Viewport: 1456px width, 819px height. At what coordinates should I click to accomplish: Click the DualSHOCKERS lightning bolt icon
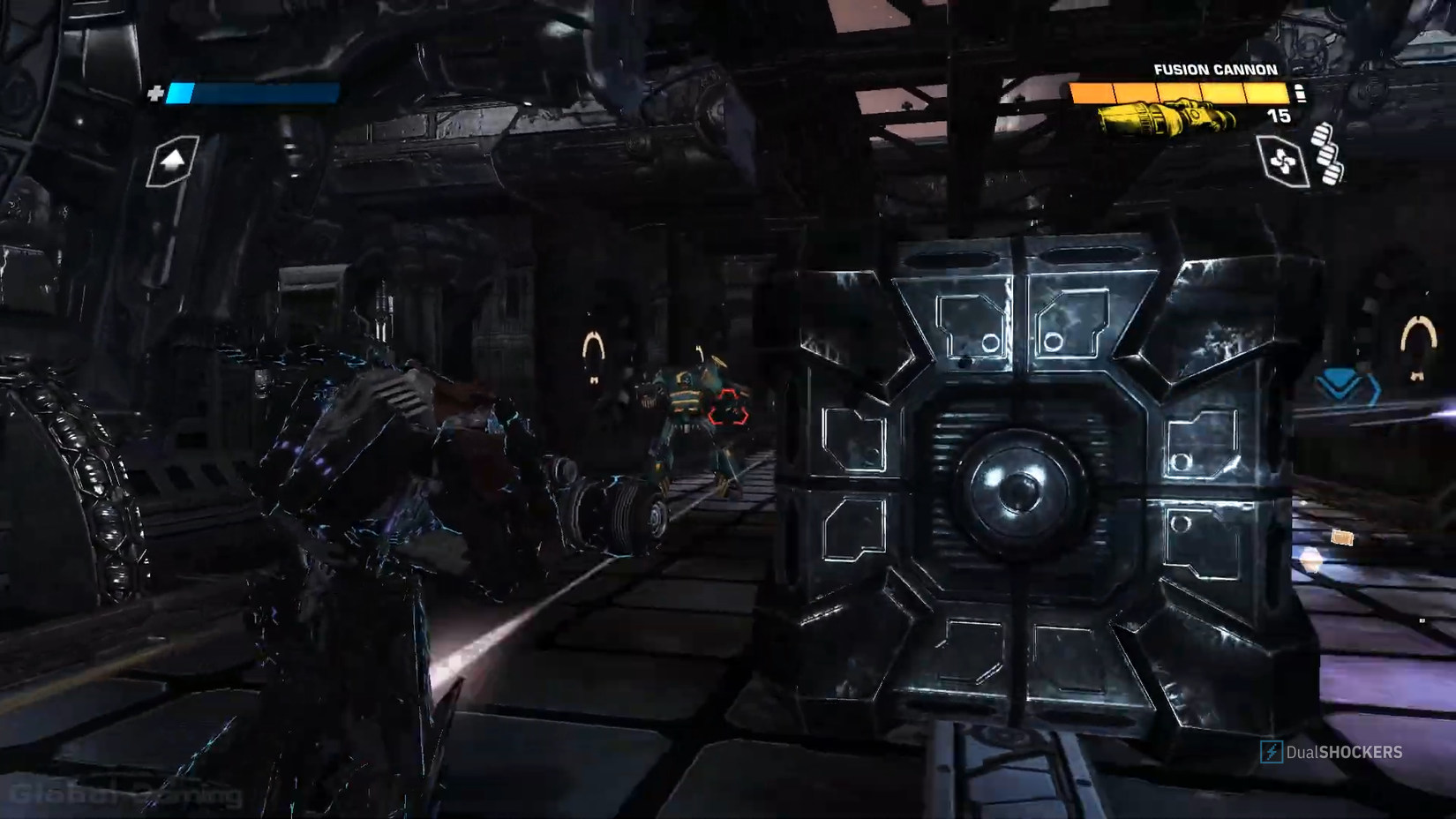[1272, 753]
